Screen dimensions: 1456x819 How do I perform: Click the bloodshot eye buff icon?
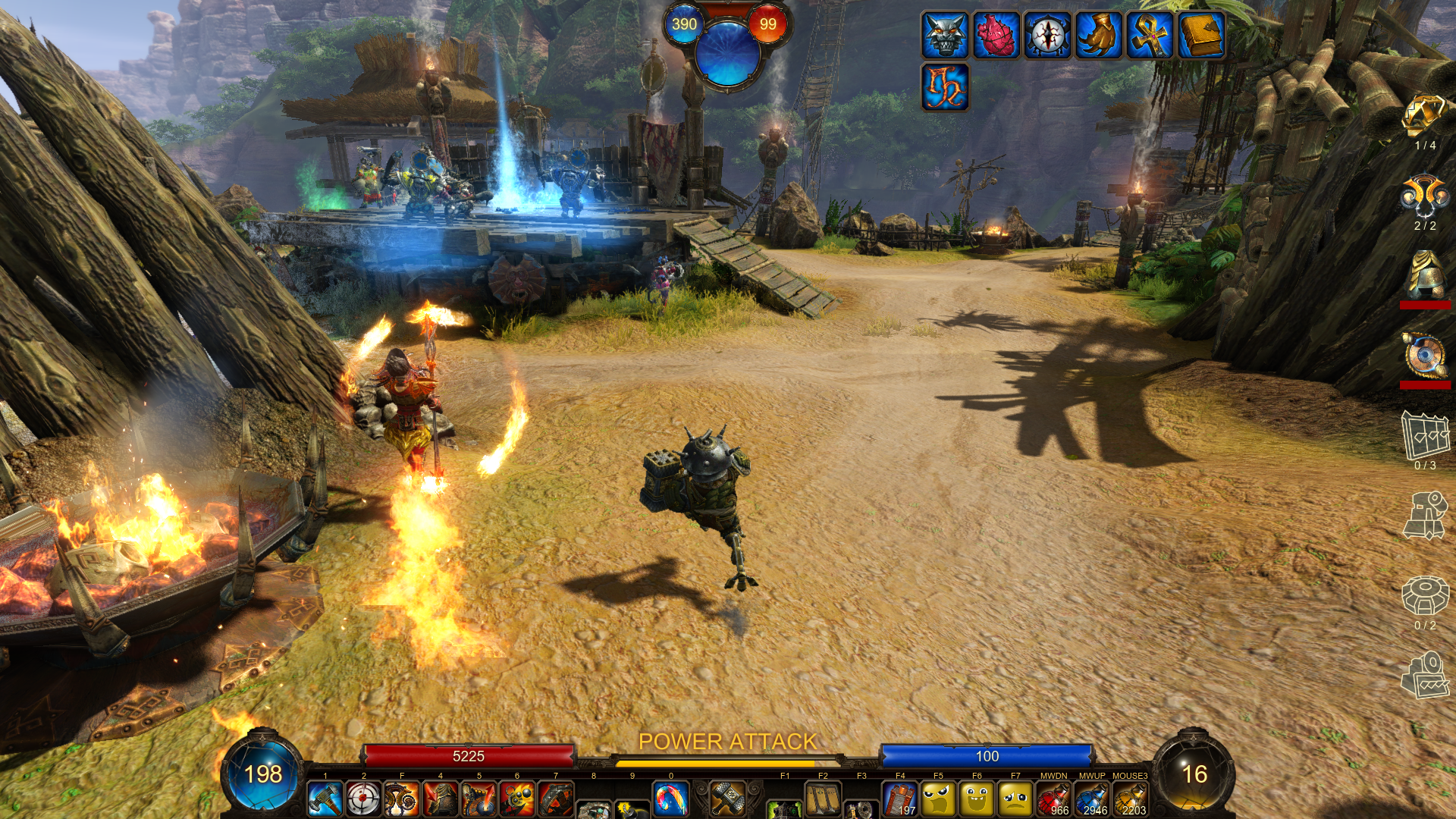[1047, 35]
